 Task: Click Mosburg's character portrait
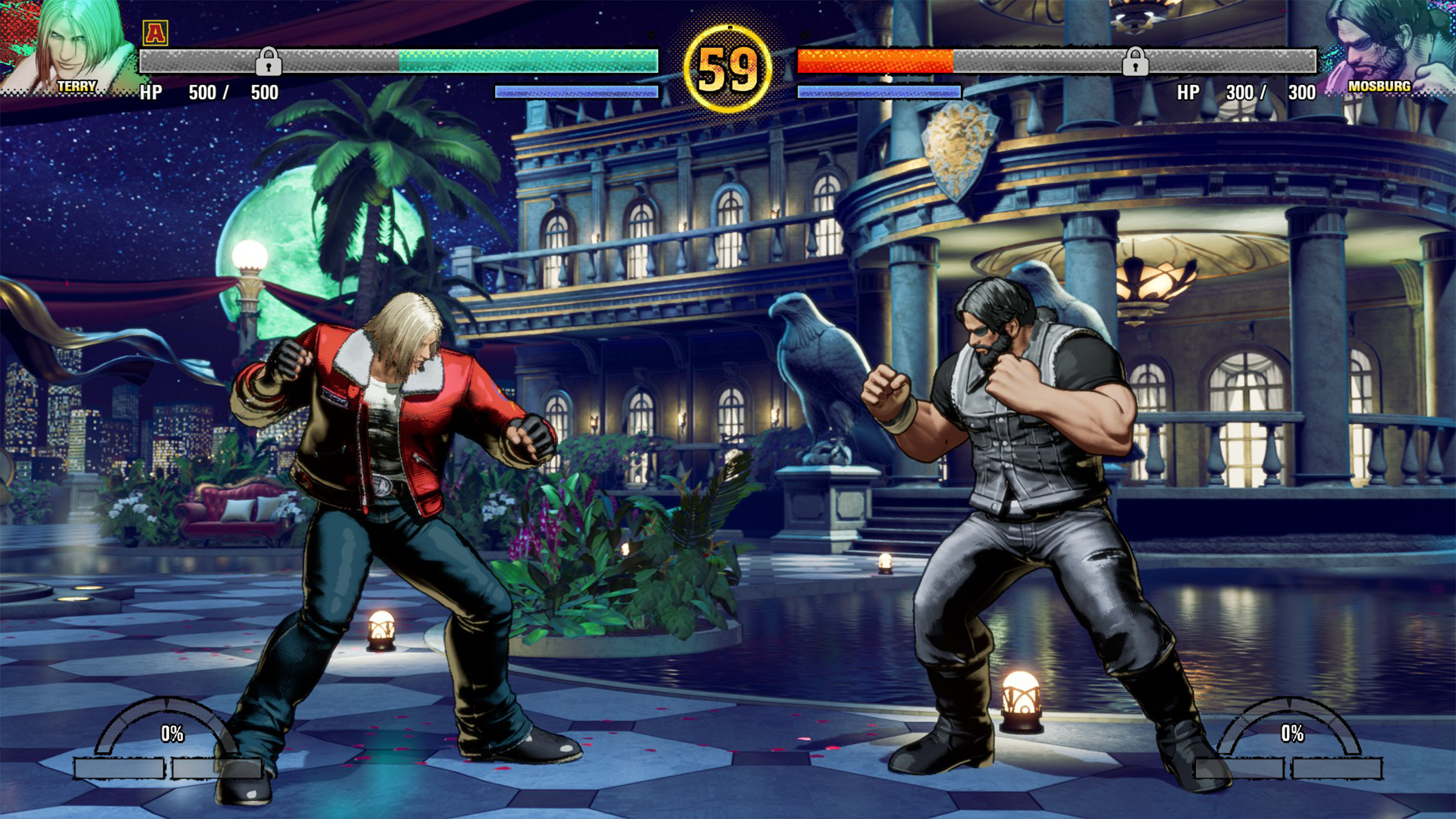click(1386, 42)
